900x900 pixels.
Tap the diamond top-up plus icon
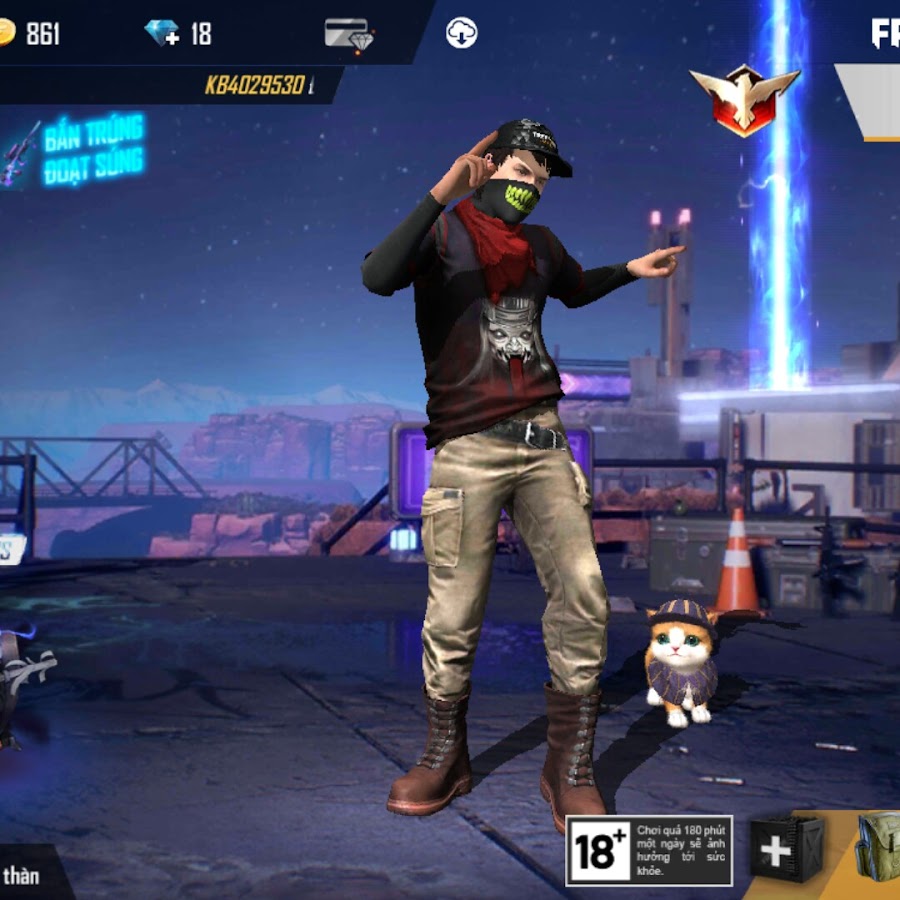click(162, 33)
